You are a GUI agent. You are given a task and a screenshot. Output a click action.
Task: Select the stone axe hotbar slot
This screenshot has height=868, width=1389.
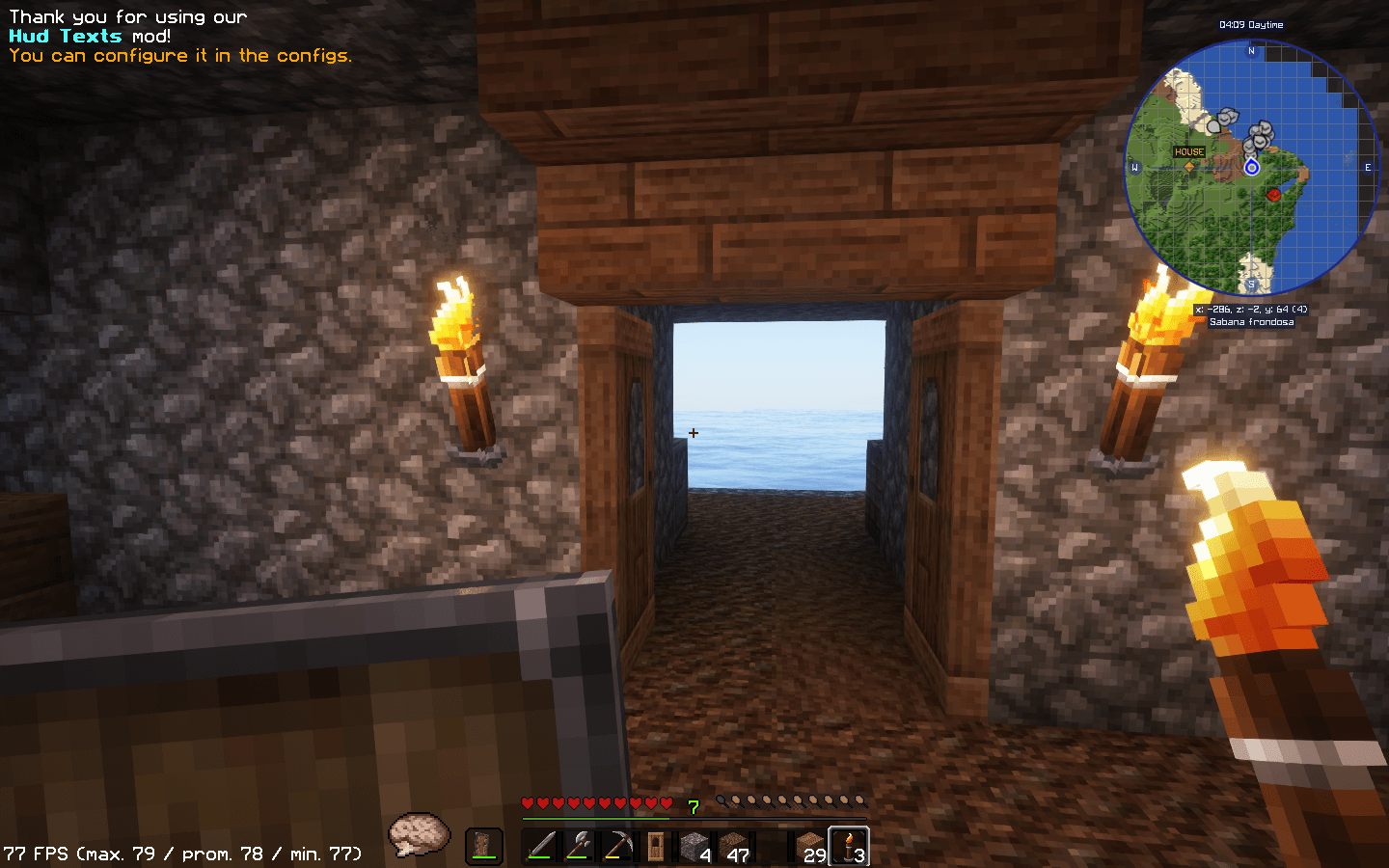(579, 847)
